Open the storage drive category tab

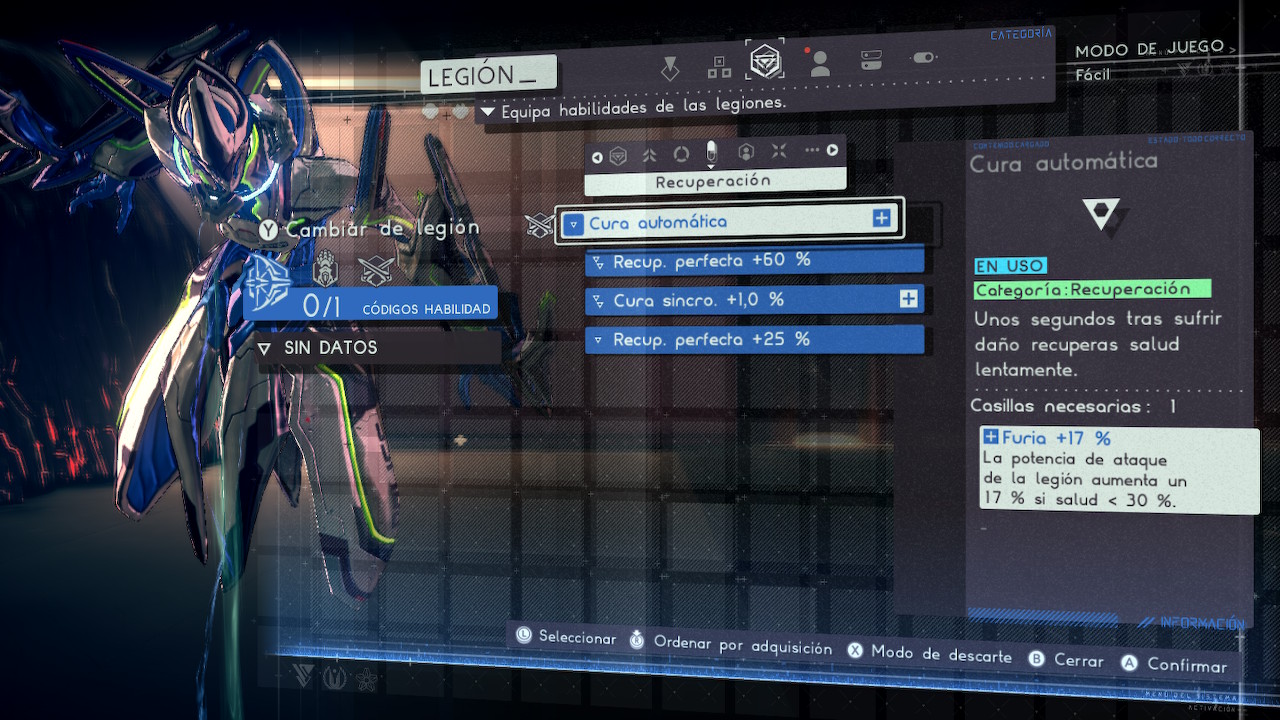click(871, 60)
